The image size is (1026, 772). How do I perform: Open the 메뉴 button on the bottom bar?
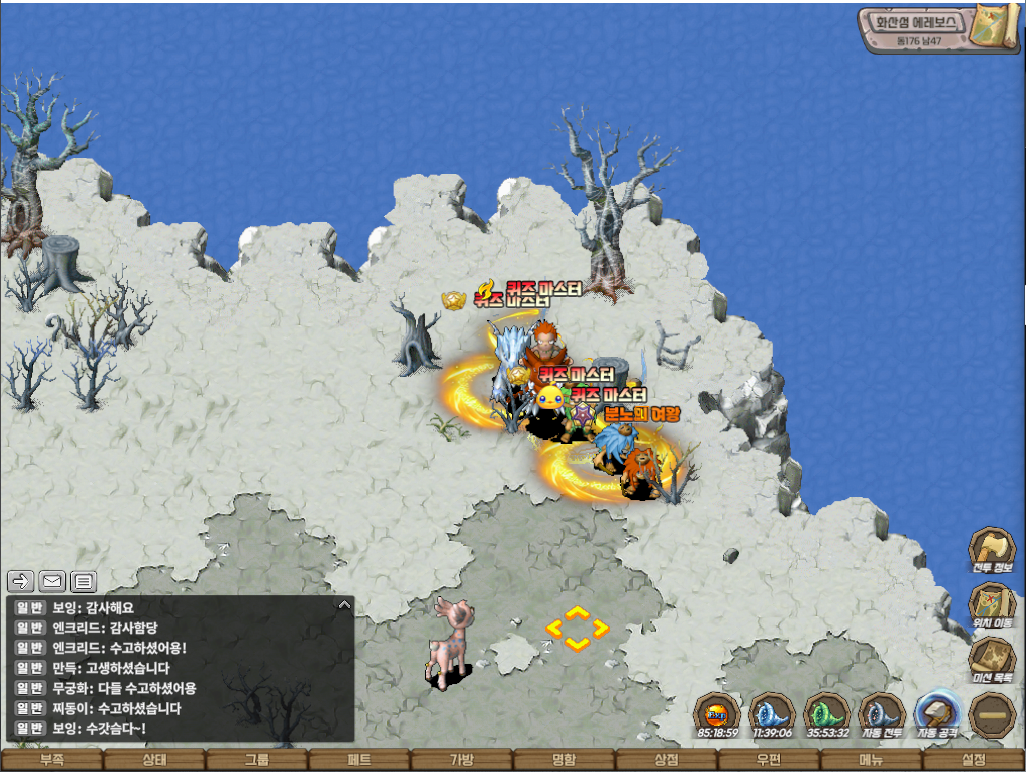[x=871, y=761]
